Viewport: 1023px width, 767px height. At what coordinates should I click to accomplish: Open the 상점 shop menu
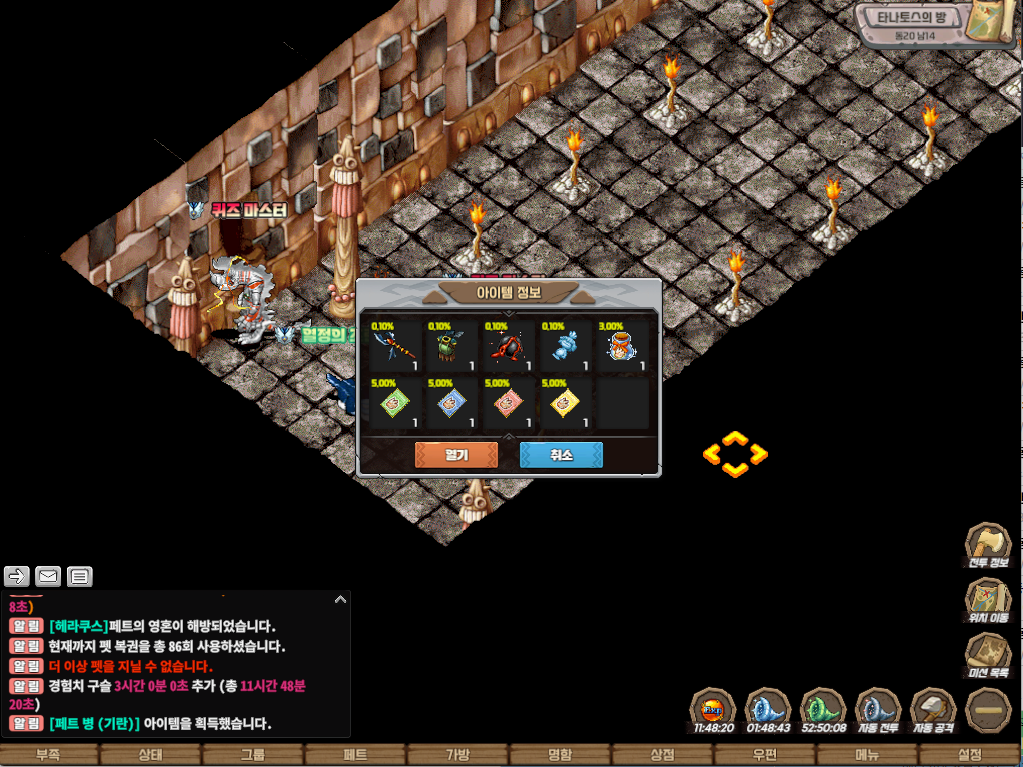coord(662,755)
